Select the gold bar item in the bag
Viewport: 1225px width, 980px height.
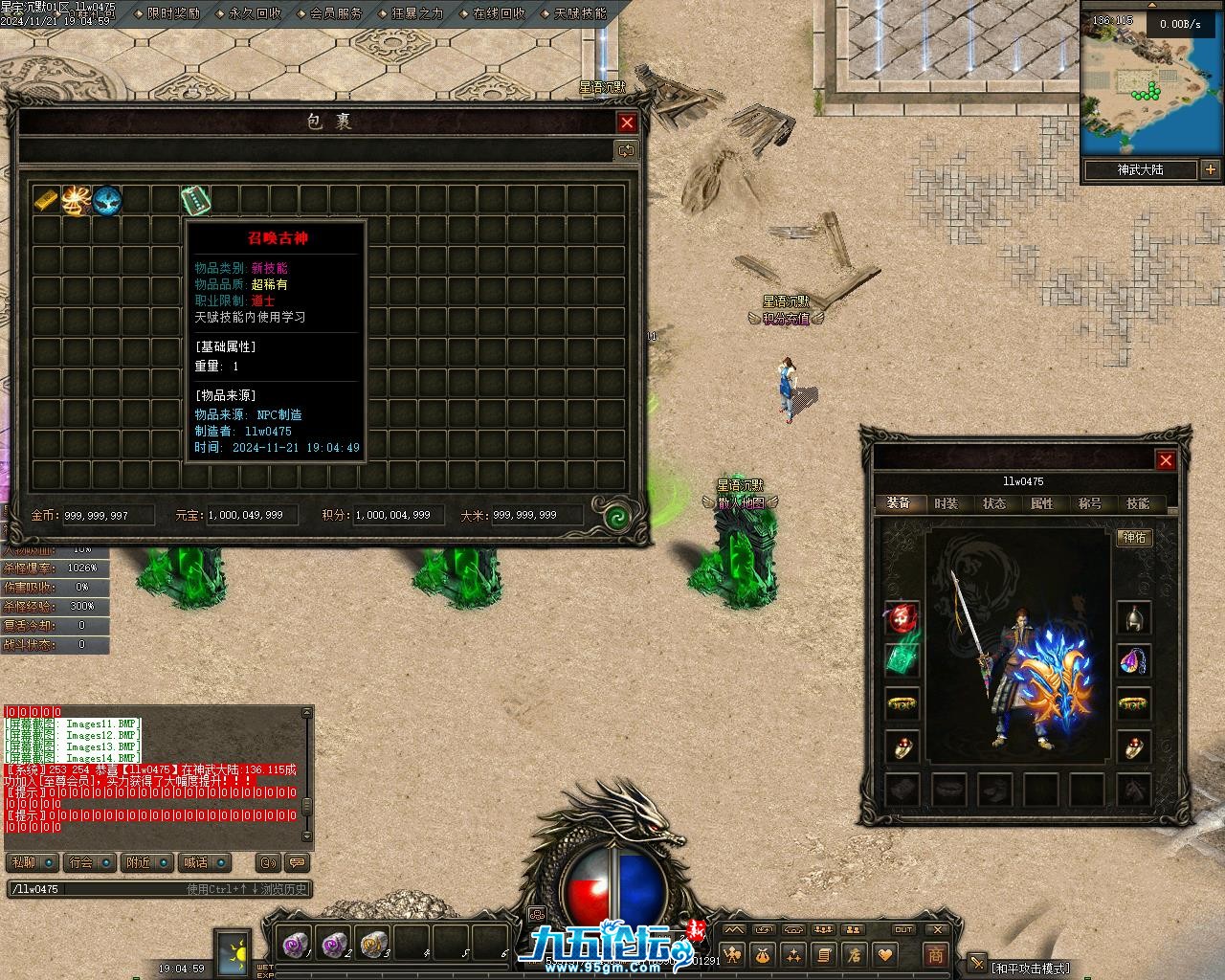click(47, 200)
